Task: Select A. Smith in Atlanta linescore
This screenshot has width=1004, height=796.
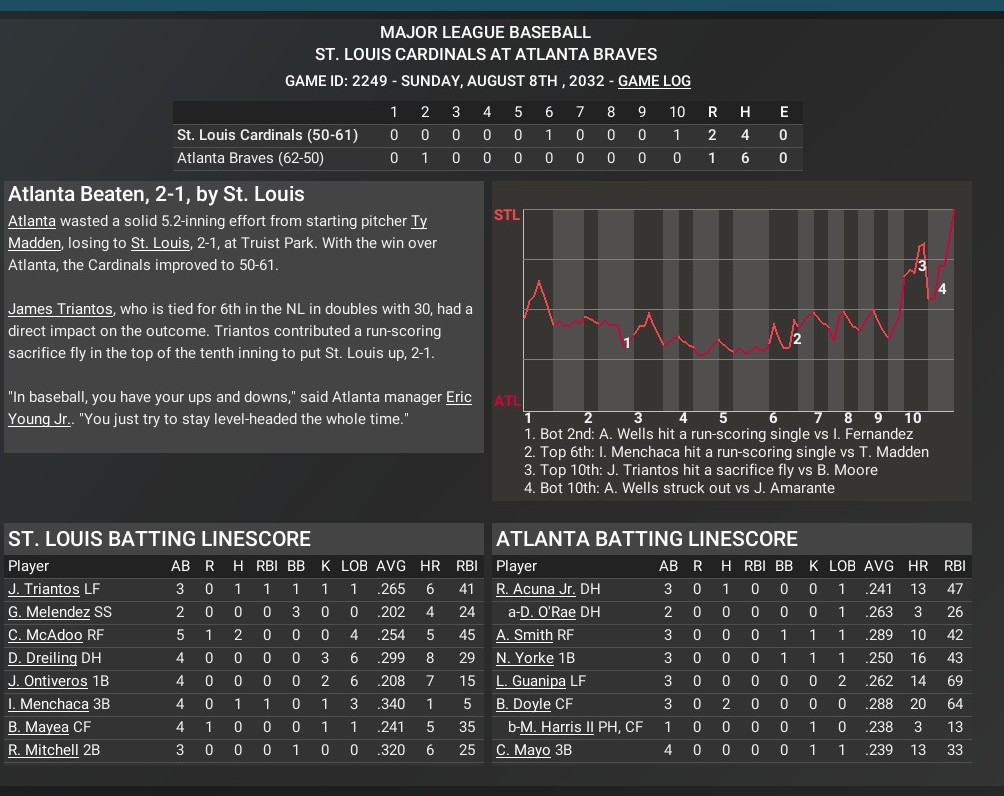Action: pos(525,635)
